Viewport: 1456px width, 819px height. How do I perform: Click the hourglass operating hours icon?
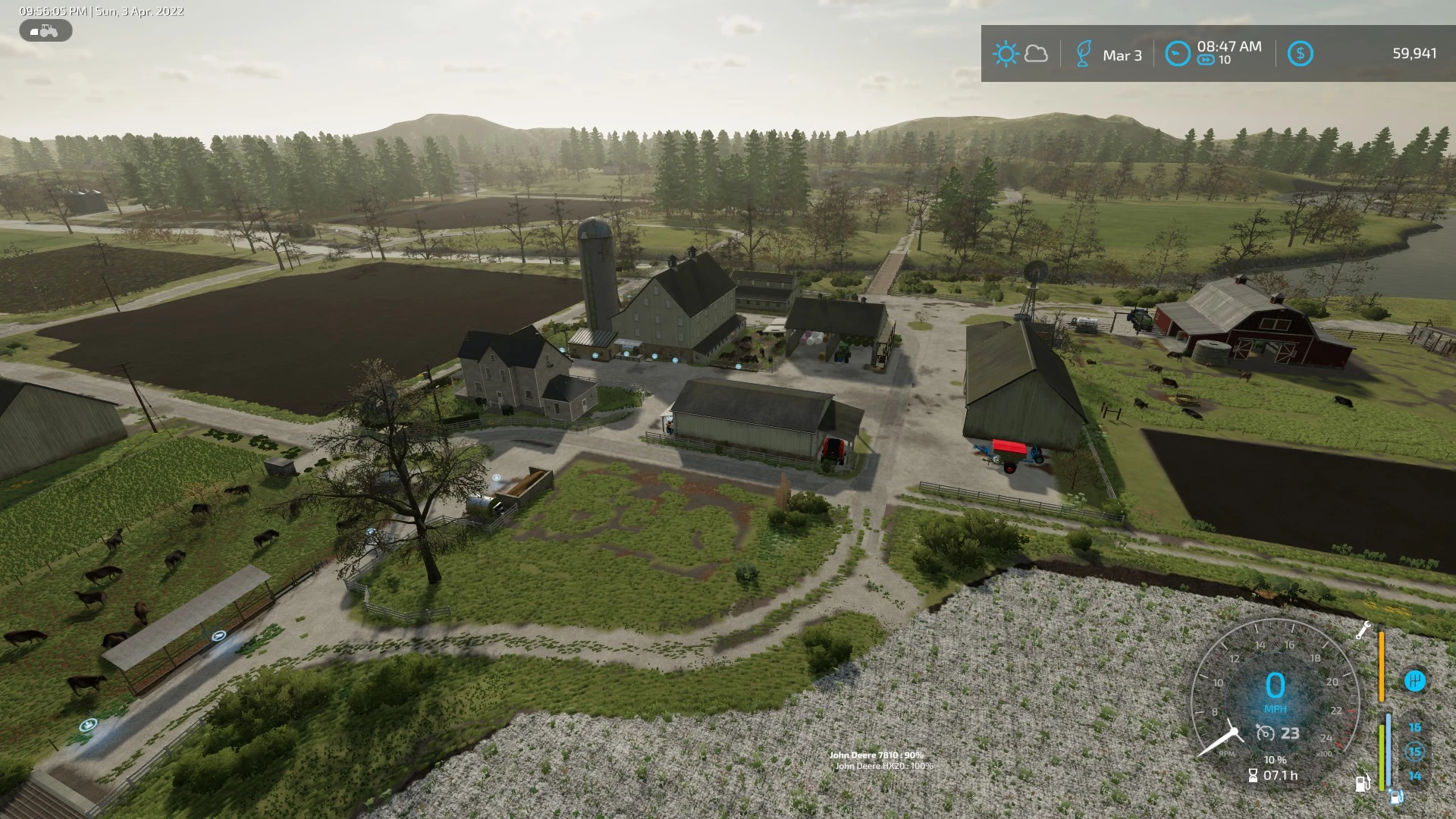(x=1253, y=776)
